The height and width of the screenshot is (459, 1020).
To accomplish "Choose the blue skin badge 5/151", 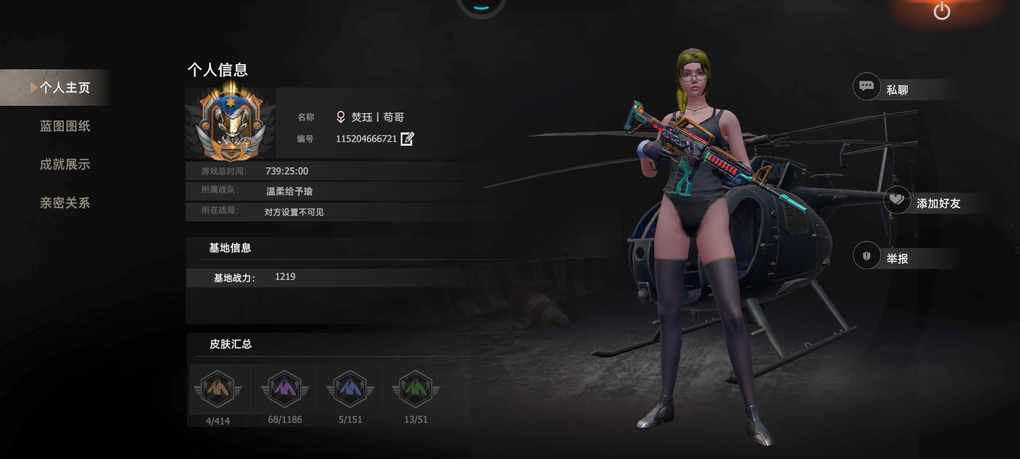I will 350,388.
